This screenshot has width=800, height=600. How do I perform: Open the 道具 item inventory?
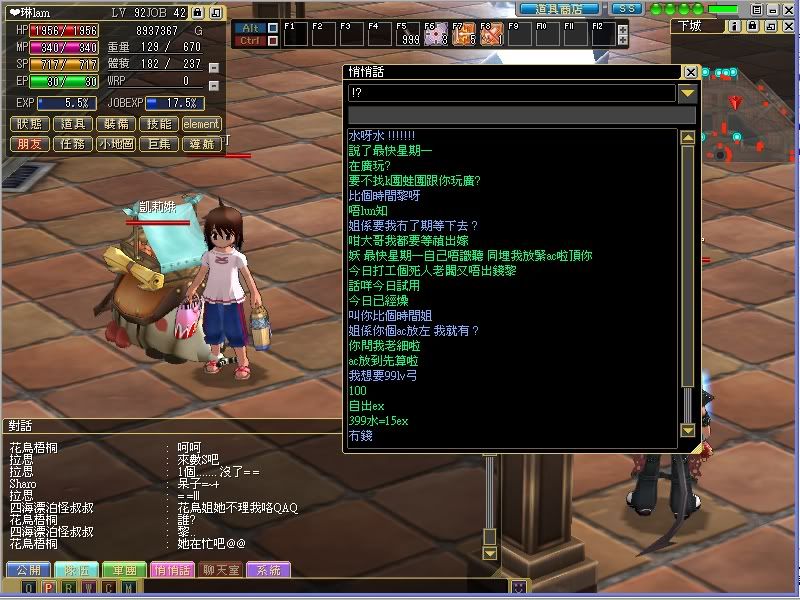(x=72, y=124)
